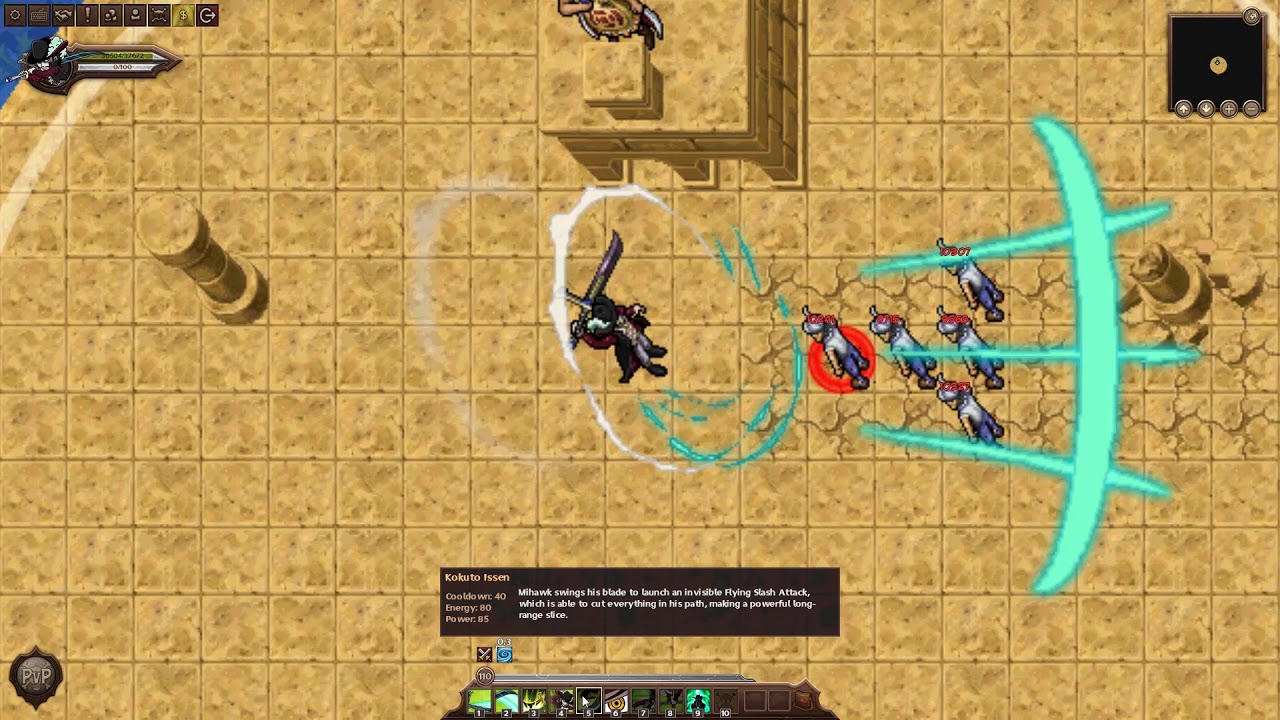Click the skull-and-crossbones battle icon
1280x720 pixels.
(158, 15)
